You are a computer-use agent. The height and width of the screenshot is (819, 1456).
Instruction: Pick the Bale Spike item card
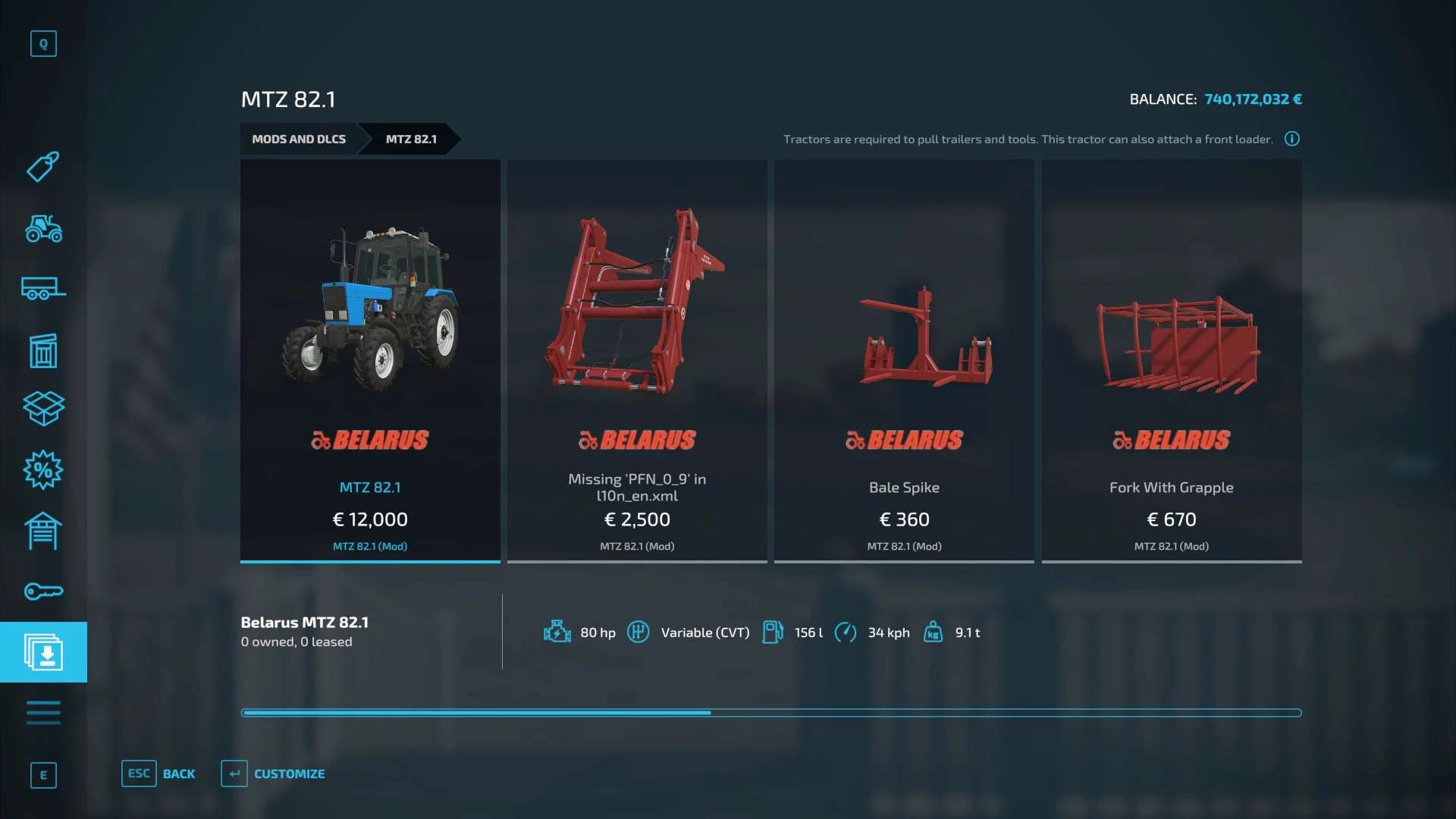tap(904, 360)
